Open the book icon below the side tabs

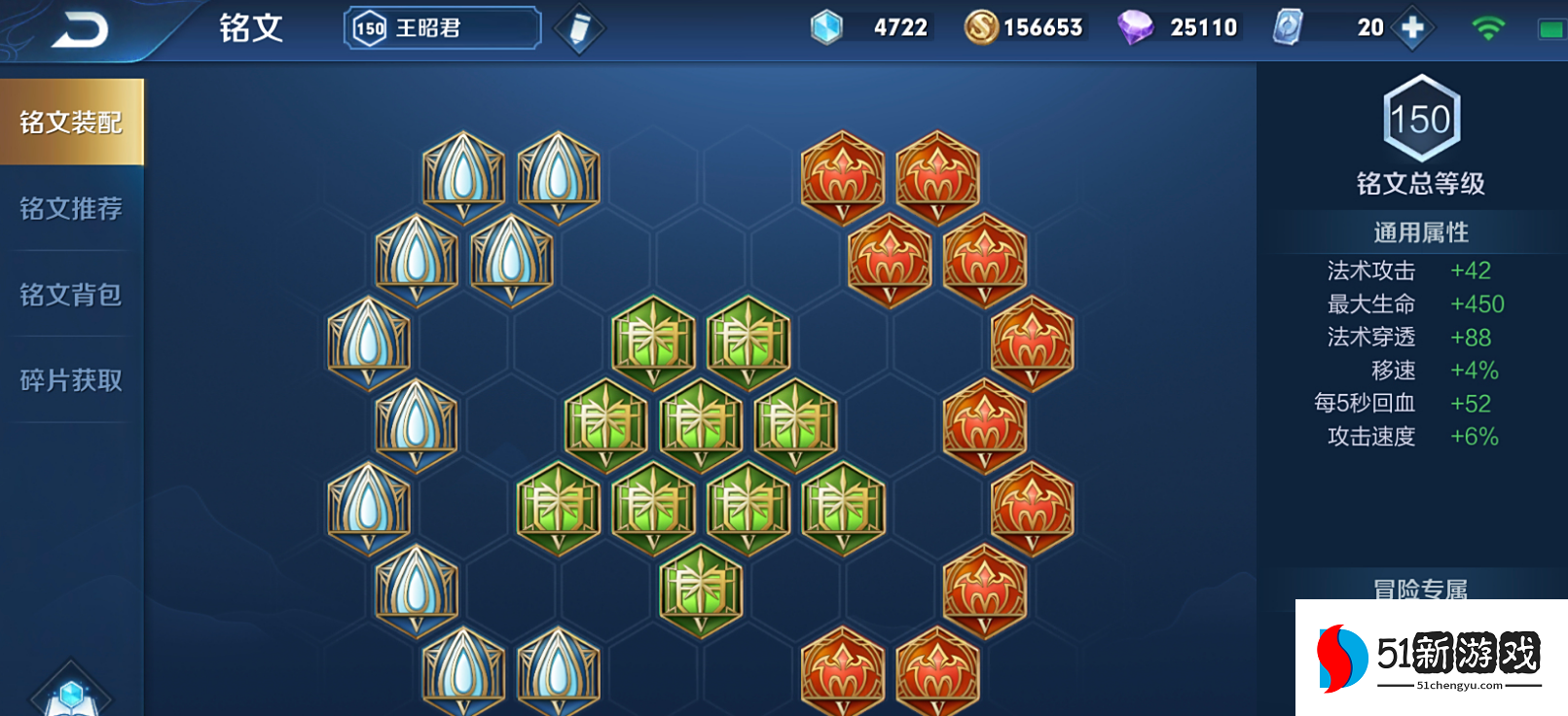tap(71, 695)
